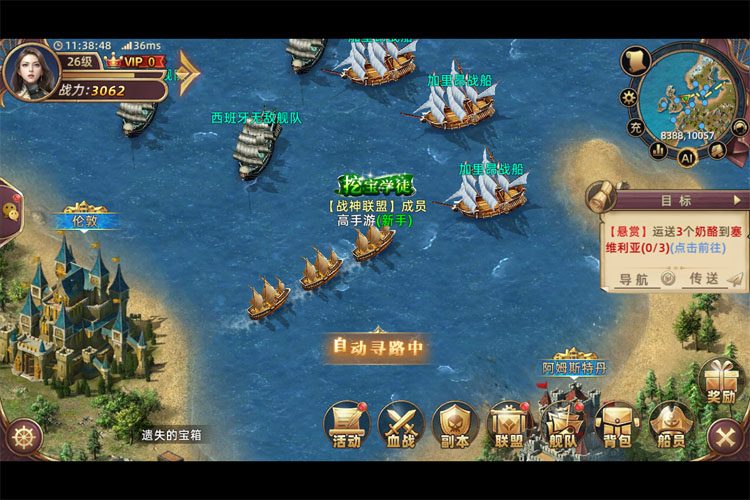The image size is (750, 500).
Task: Open the 联盟 alliance panel
Action: click(509, 426)
